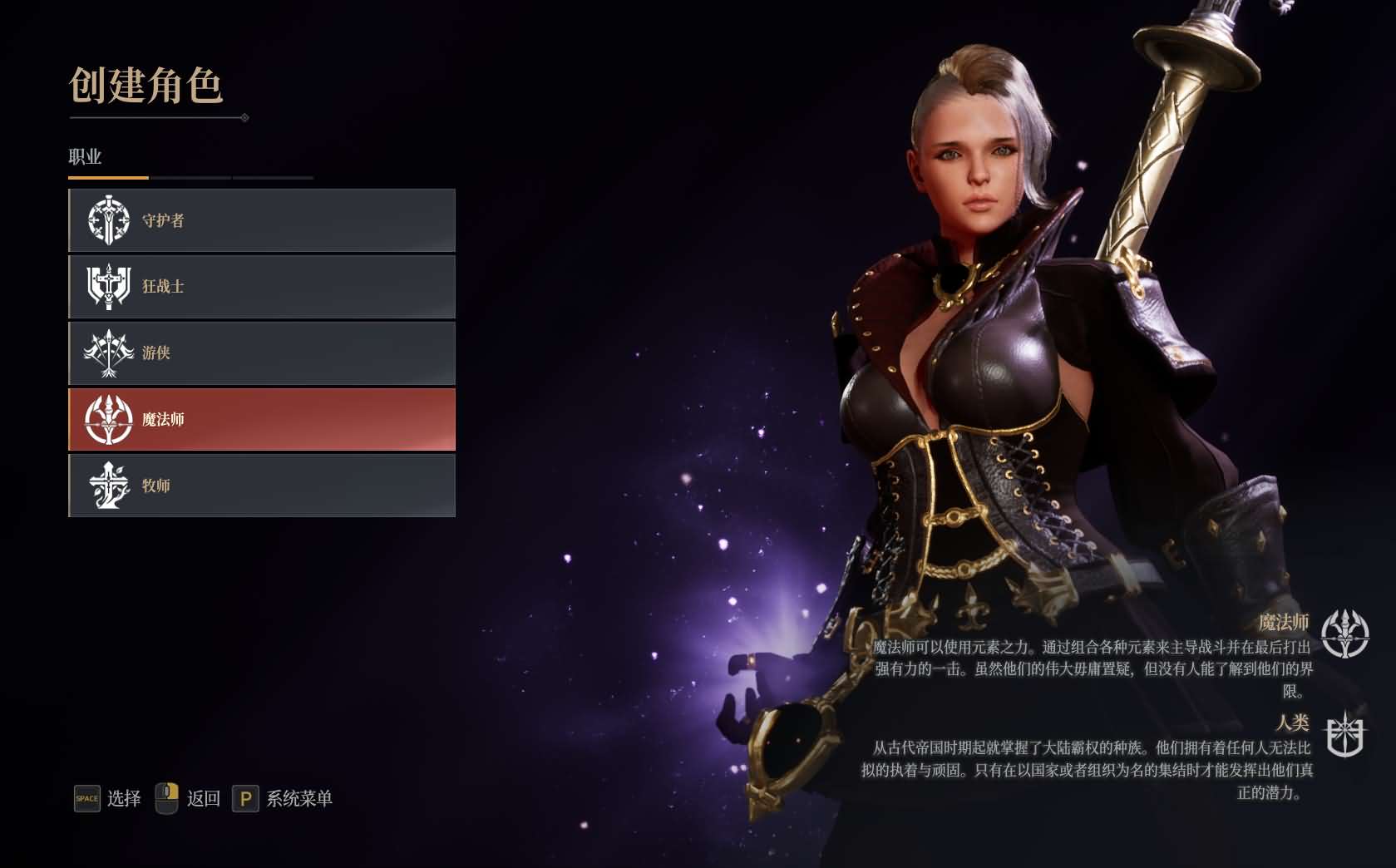
Task: Click 返回 to go back
Action: pyautogui.click(x=202, y=798)
